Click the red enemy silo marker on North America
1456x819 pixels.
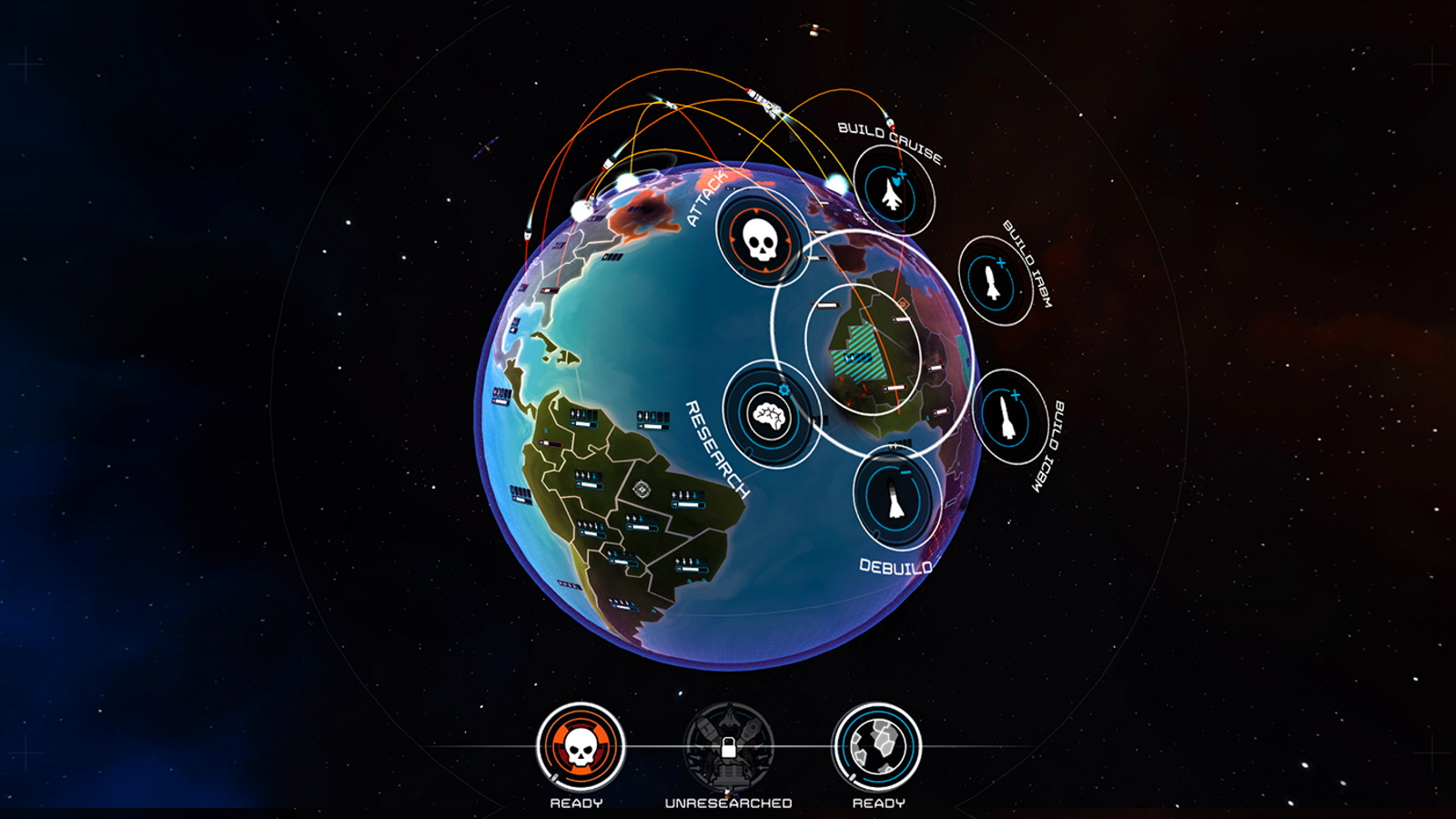549,289
